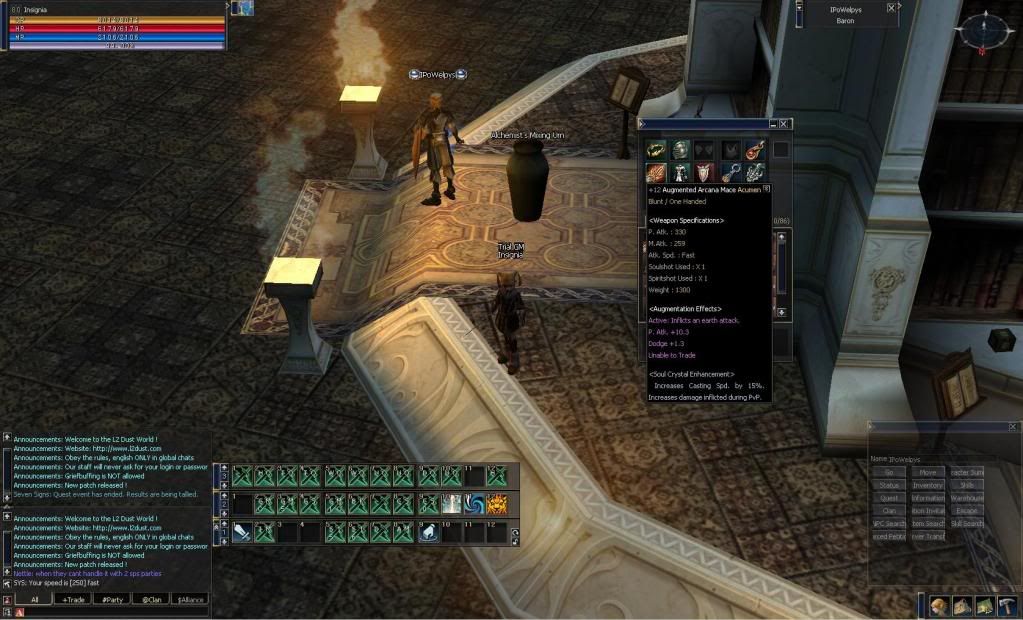The image size is (1023, 620).
Task: Click the Escape button in GM panel
Action: (967, 511)
